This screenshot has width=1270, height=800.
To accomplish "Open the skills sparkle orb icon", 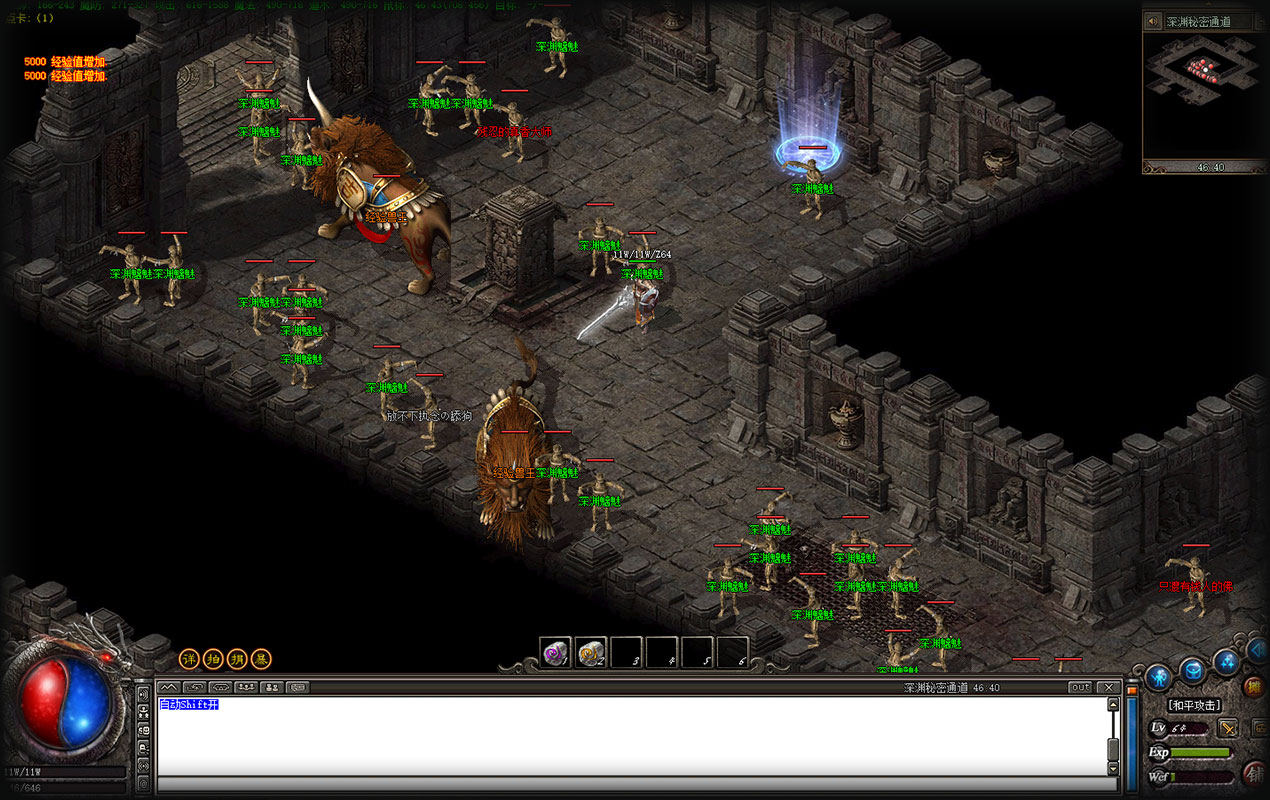I will tap(1226, 661).
